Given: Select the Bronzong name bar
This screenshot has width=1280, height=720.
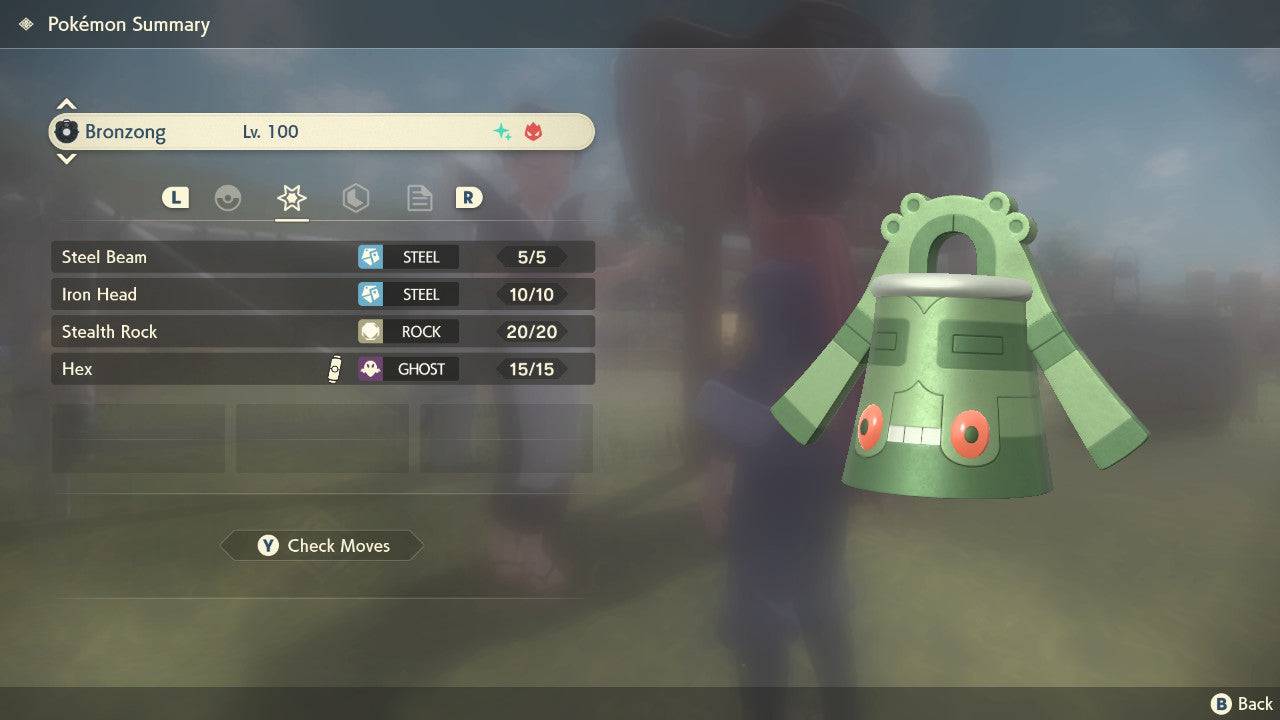Looking at the screenshot, I should (x=322, y=131).
